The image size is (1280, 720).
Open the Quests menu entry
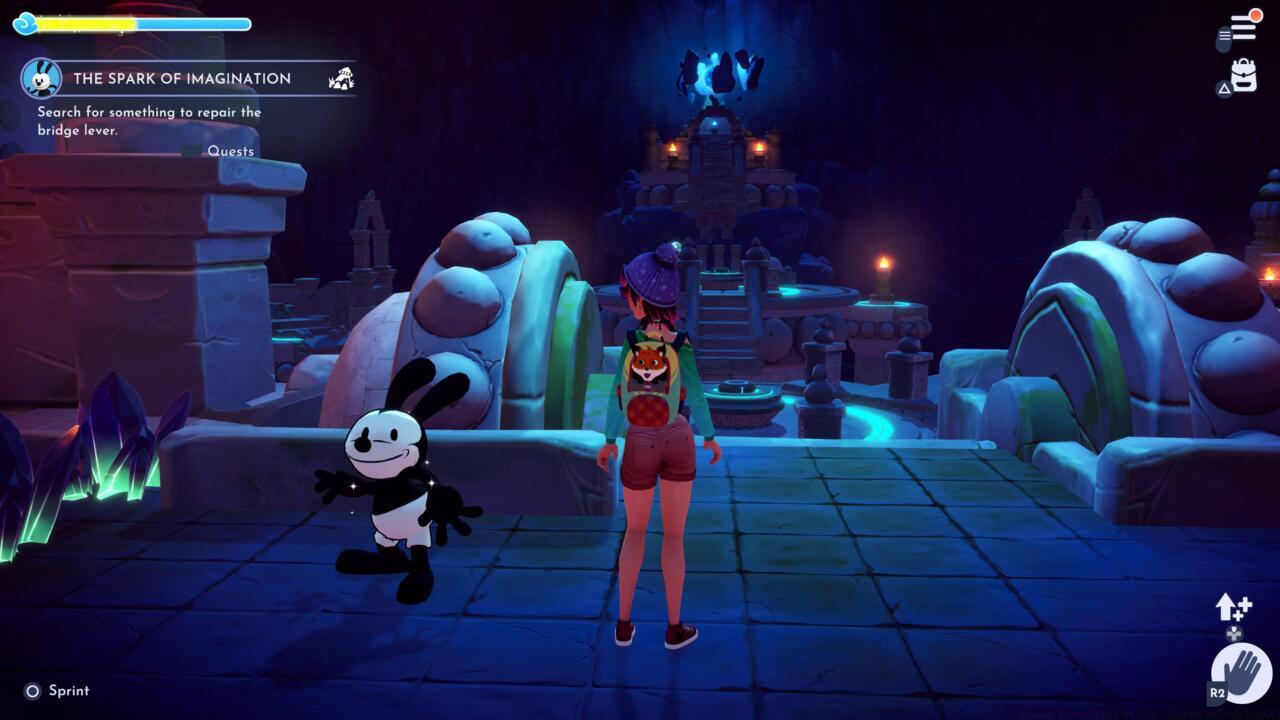pyautogui.click(x=231, y=150)
